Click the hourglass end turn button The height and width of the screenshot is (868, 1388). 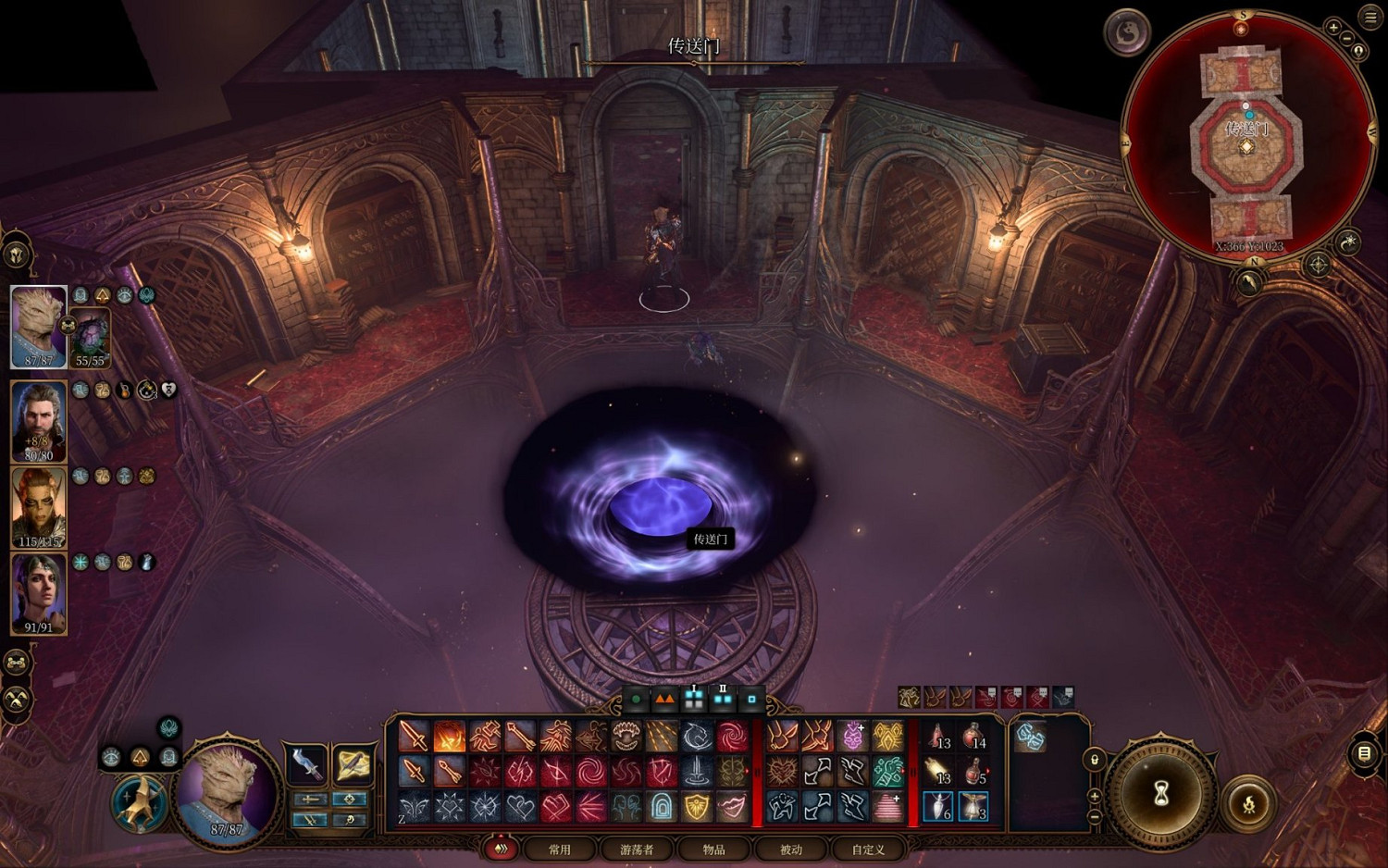pos(1161,793)
